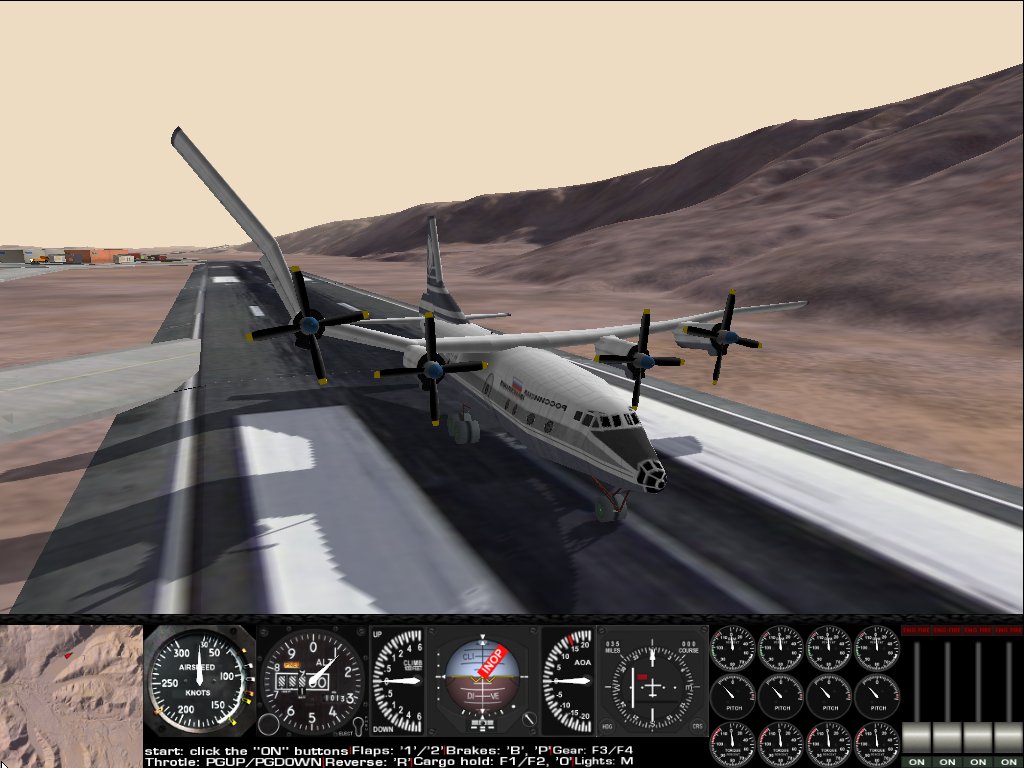Start engine one with its ON button
The width and height of the screenshot is (1024, 768).
coord(916,761)
